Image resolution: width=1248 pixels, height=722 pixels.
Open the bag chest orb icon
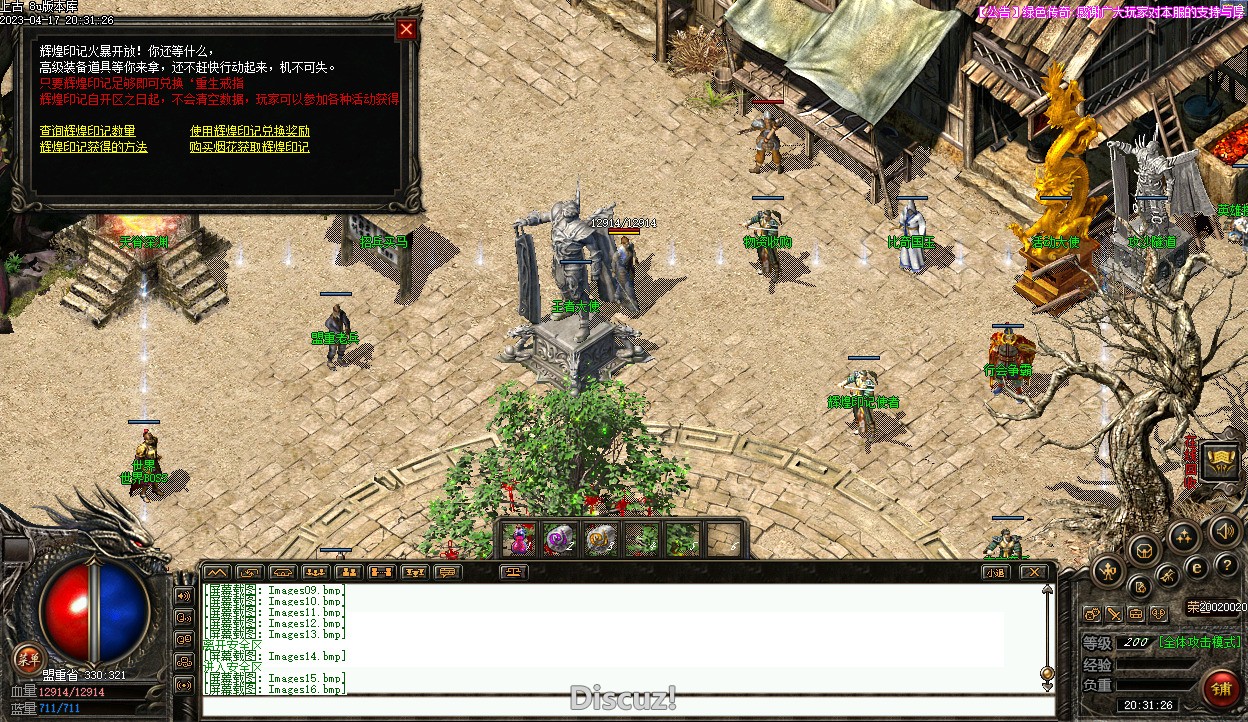(1143, 549)
